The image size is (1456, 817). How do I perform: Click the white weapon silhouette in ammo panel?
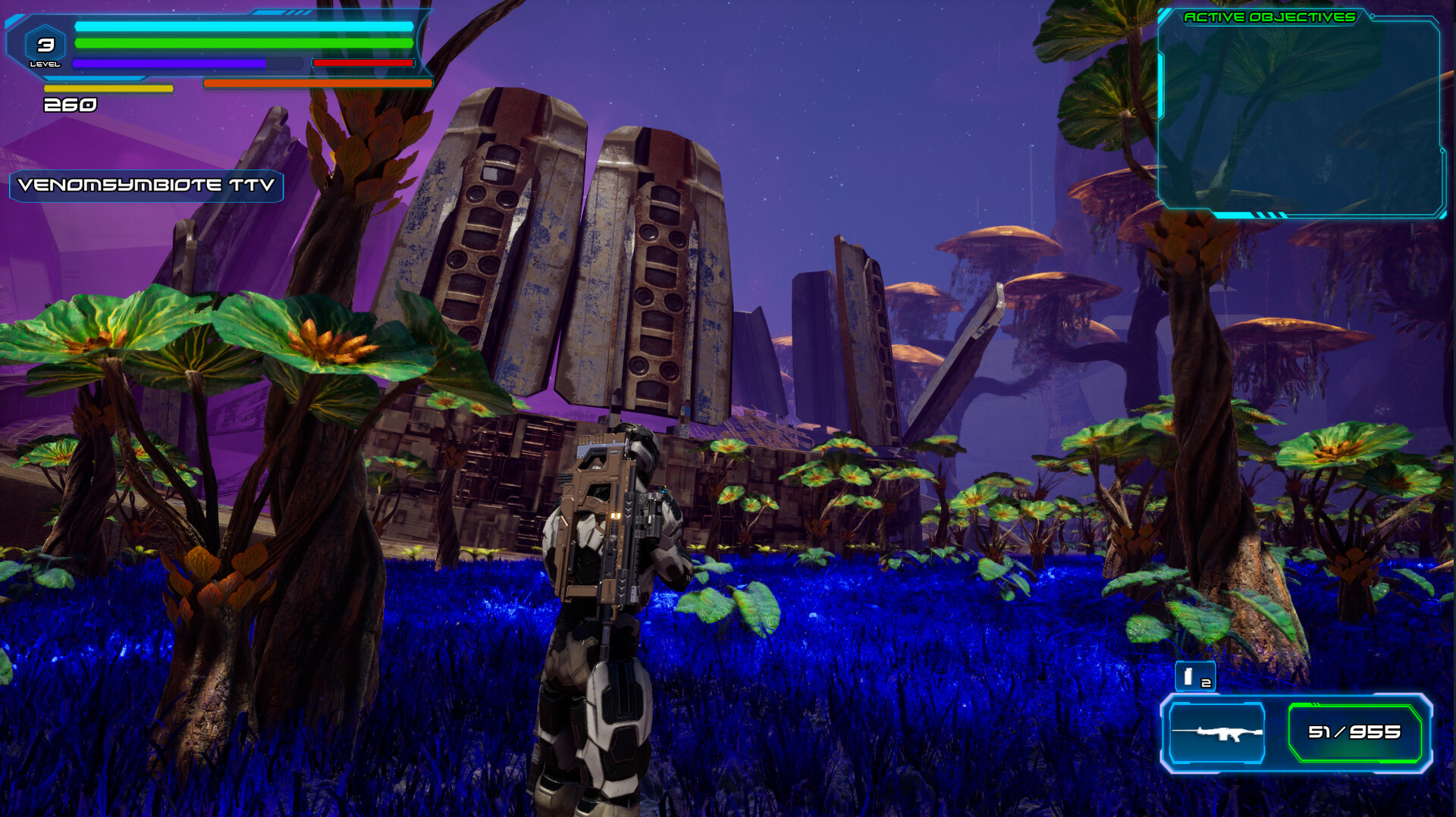pyautogui.click(x=1217, y=734)
